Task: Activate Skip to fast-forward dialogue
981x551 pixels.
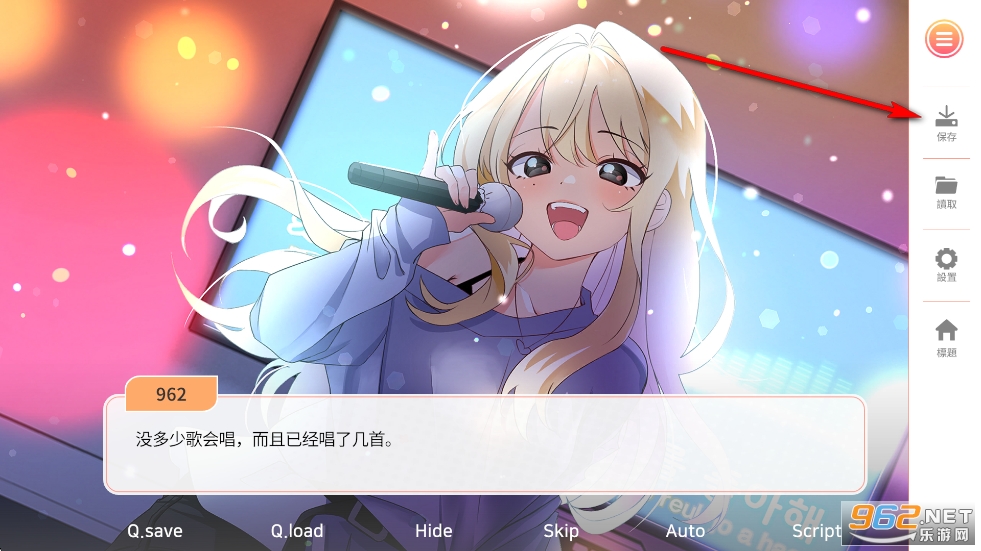Action: pos(561,531)
